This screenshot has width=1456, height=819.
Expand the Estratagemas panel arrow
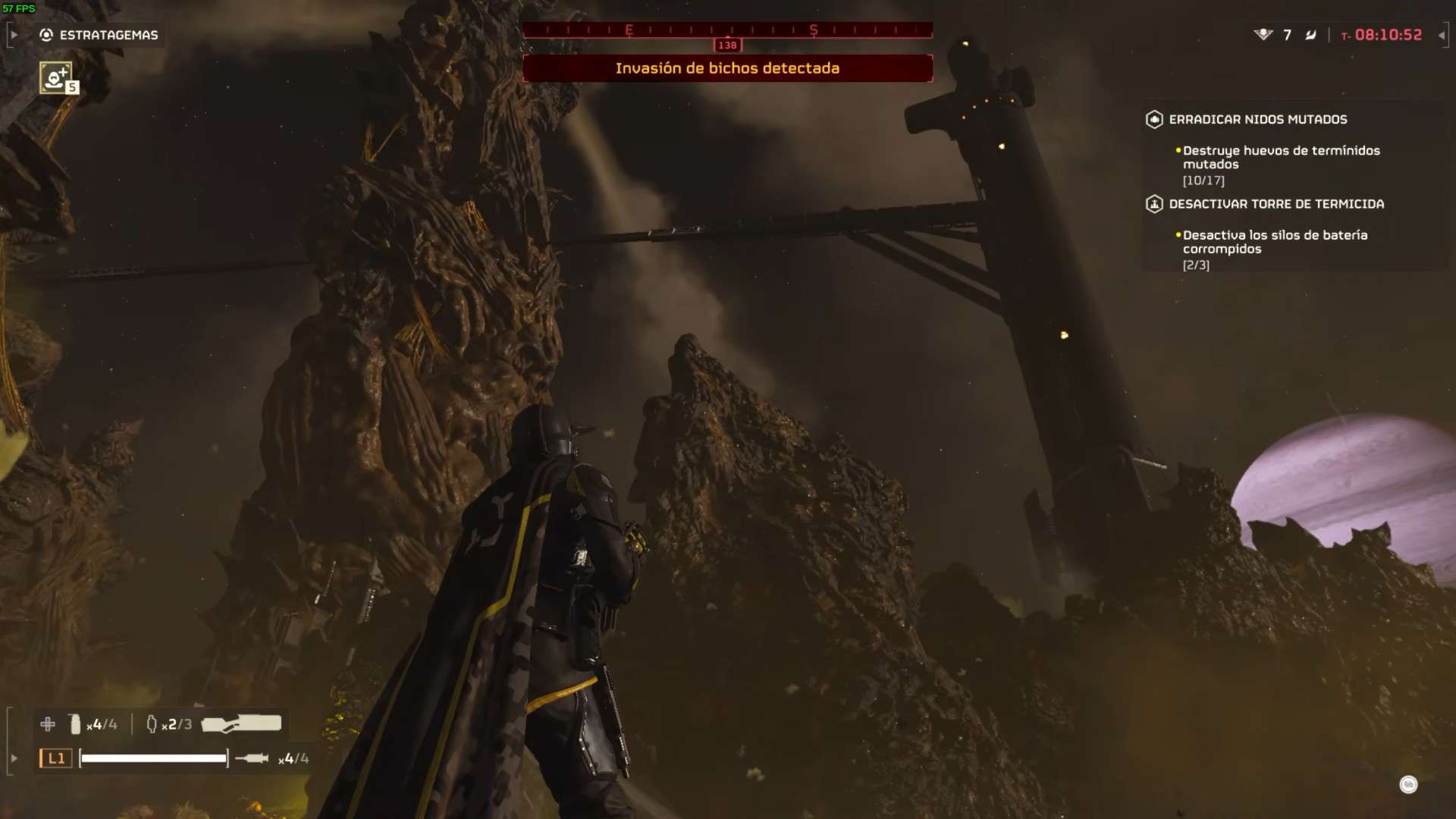point(13,34)
